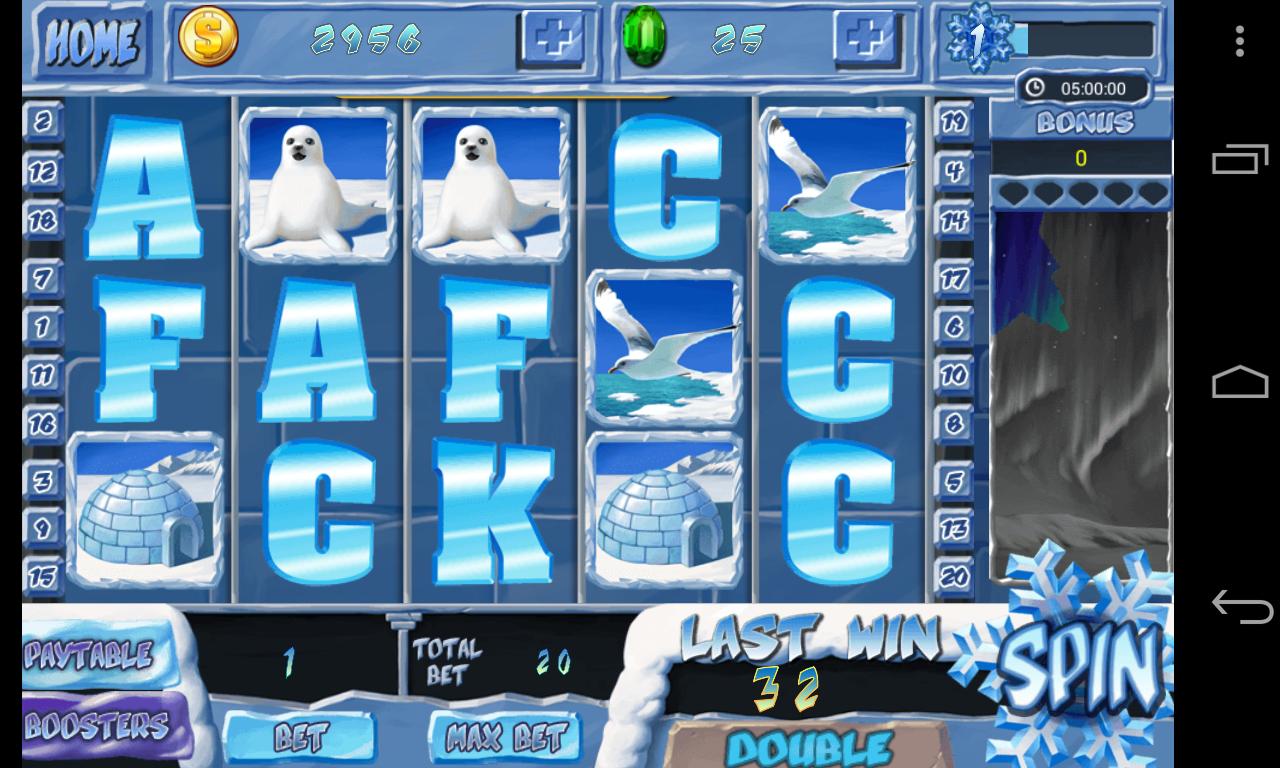Open the three-dot overflow menu
Screen dimensions: 1280x768
1240,40
